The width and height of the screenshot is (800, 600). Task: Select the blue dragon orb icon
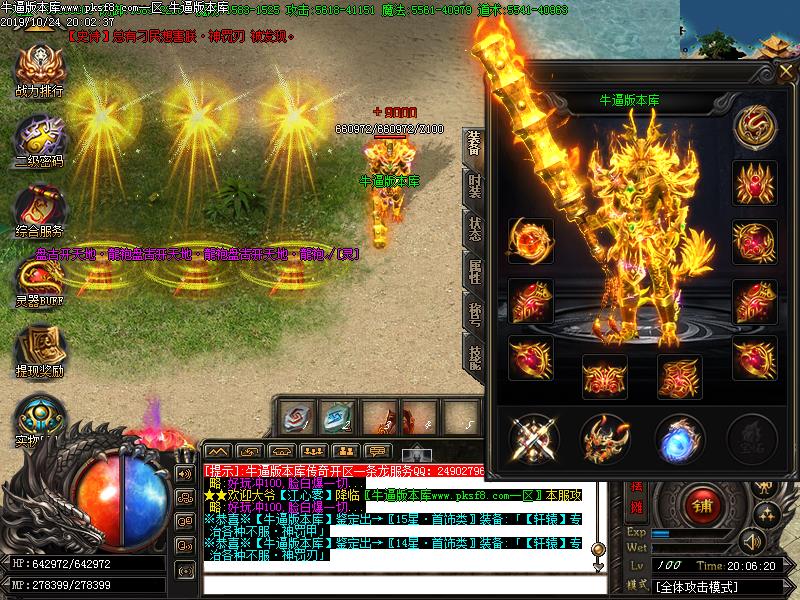[679, 438]
